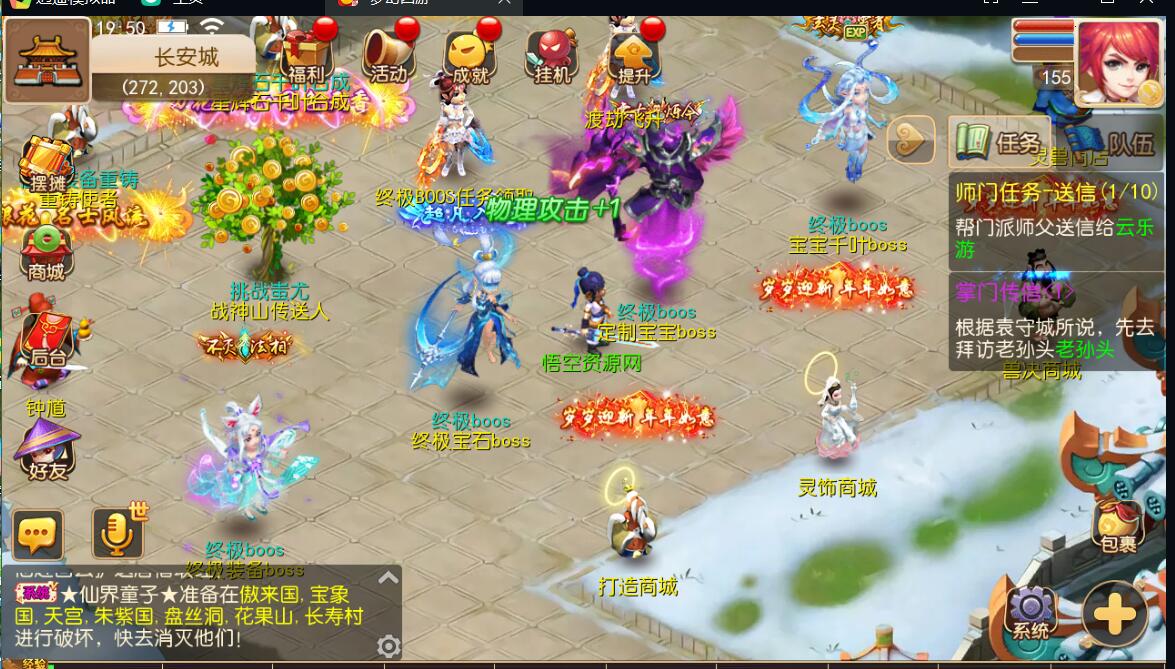The width and height of the screenshot is (1175, 669).
Task: Open the 系统 system settings gear
Action: point(1031,612)
